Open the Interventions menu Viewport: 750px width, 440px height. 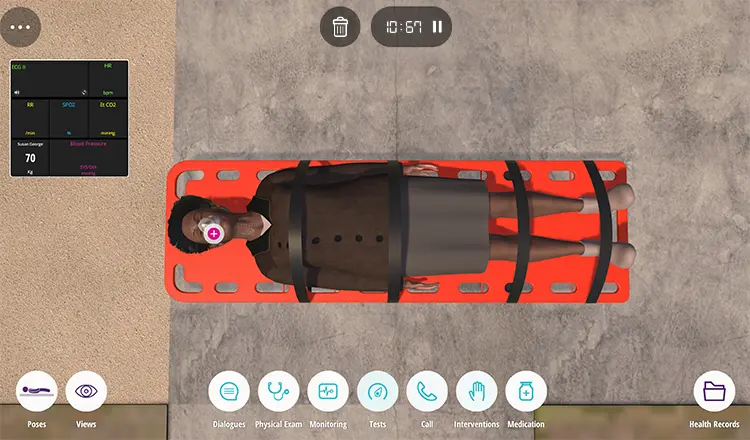click(476, 392)
